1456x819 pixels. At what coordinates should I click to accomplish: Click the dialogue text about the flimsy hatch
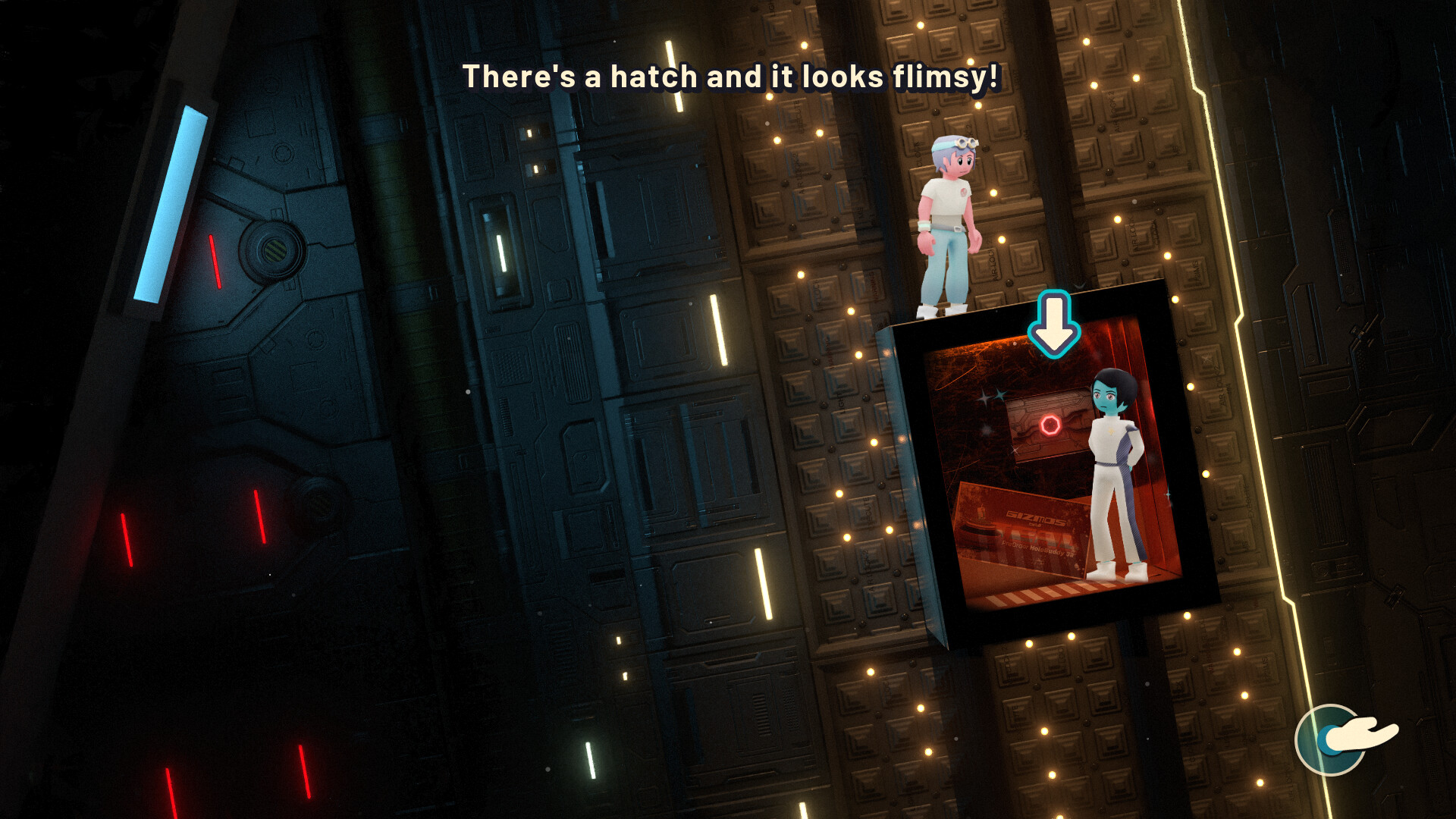coord(731,76)
